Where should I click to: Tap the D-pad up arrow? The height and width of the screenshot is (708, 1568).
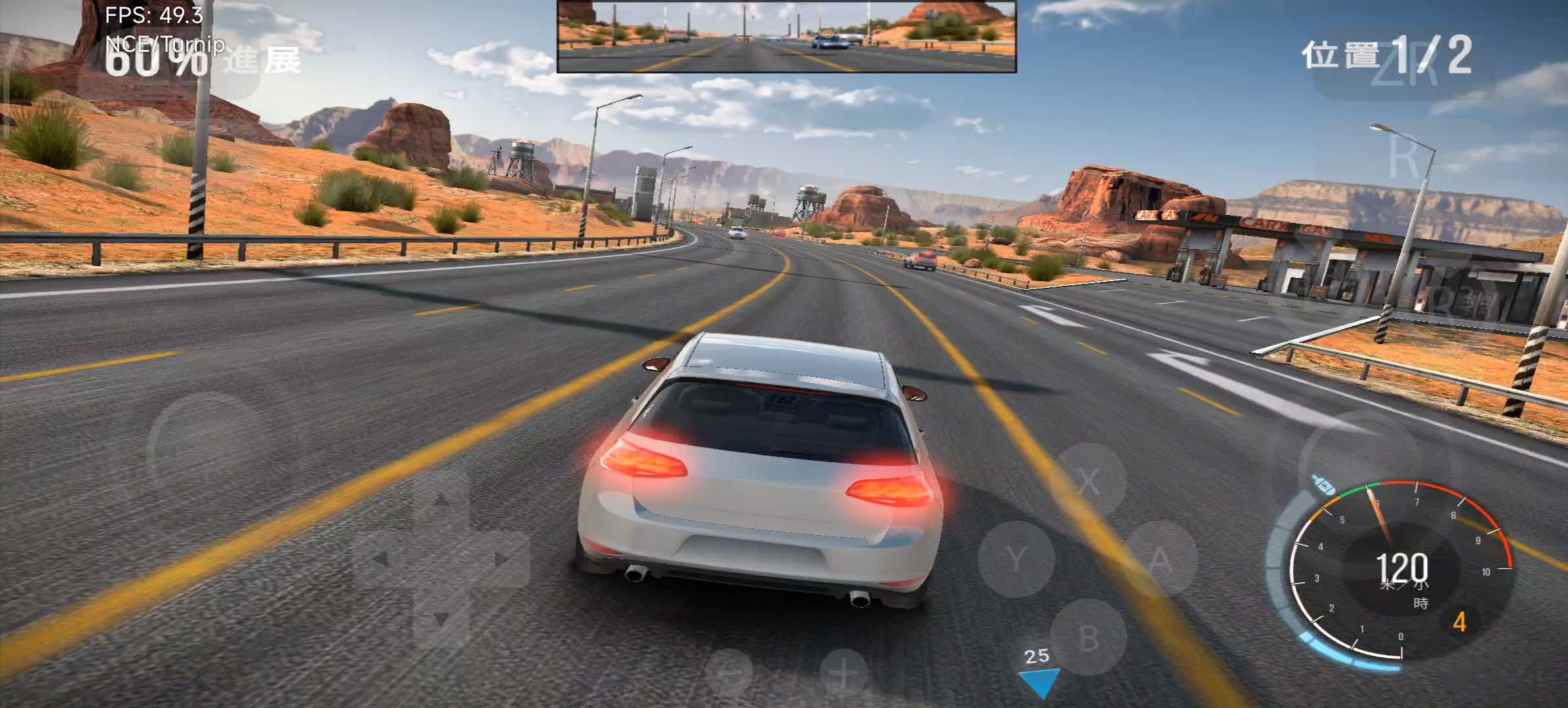[441, 501]
